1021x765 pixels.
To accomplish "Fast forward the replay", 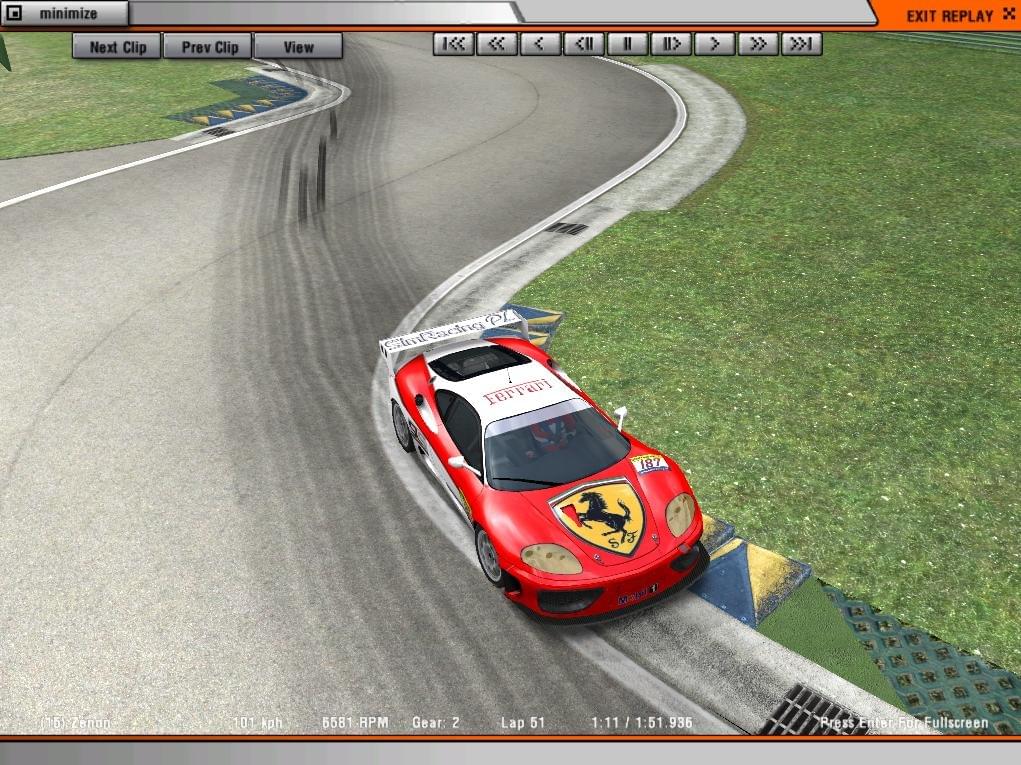I will 758,44.
